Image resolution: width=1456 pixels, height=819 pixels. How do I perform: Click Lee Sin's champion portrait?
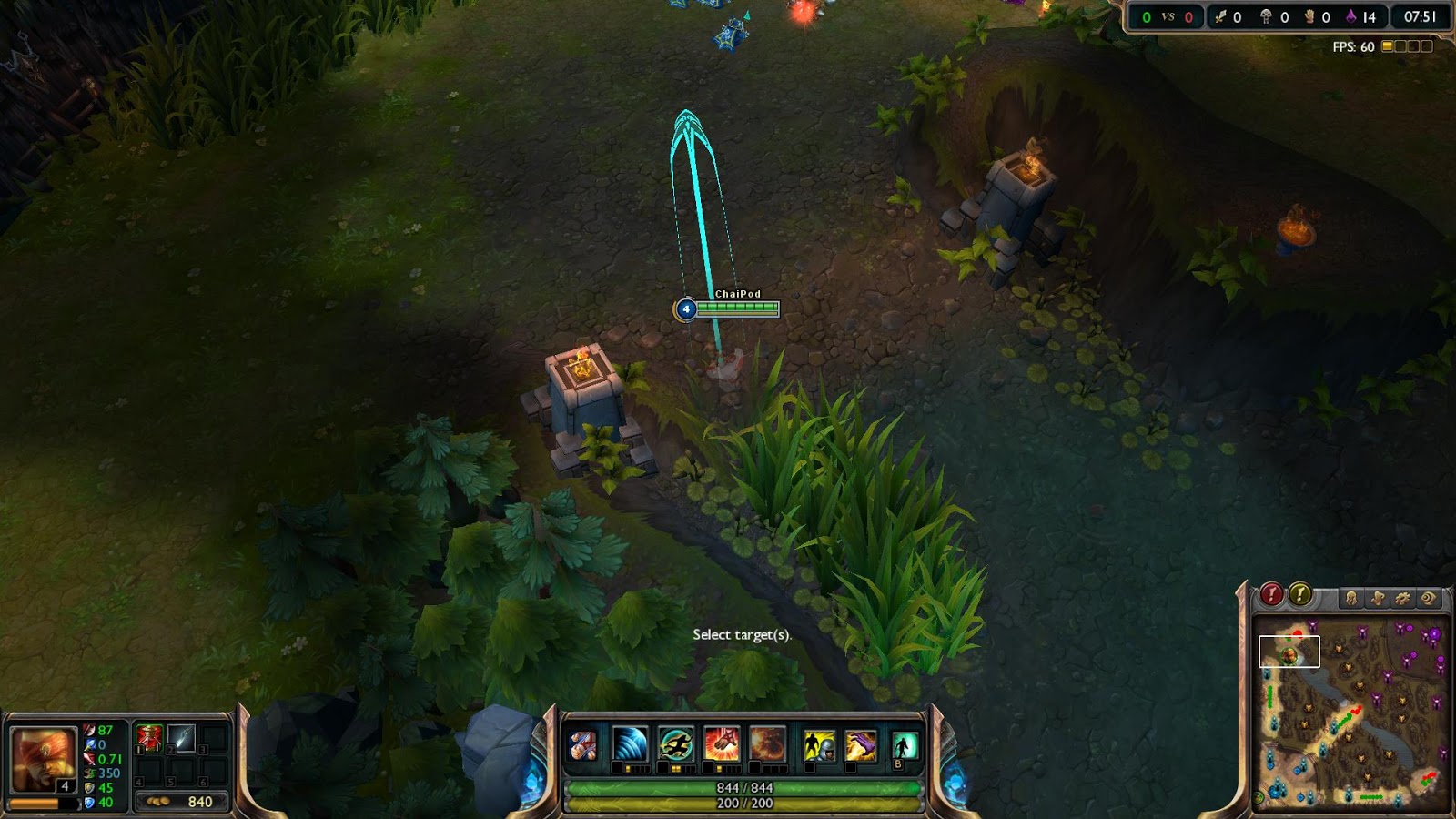[x=43, y=759]
